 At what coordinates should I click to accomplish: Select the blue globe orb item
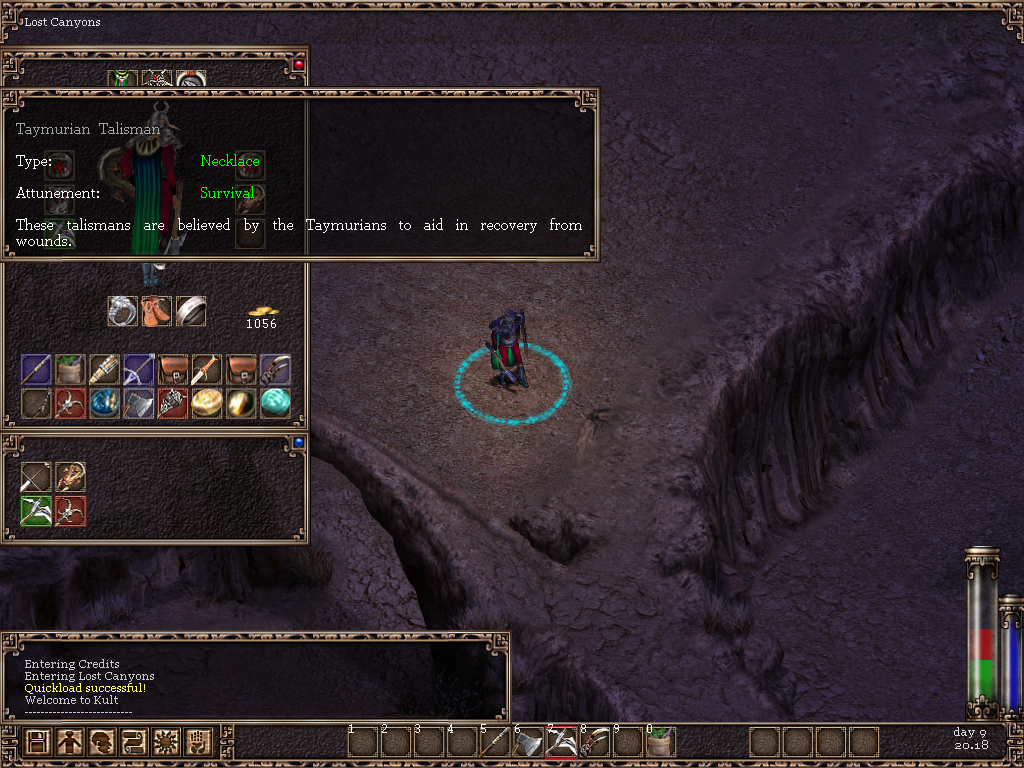coord(104,403)
